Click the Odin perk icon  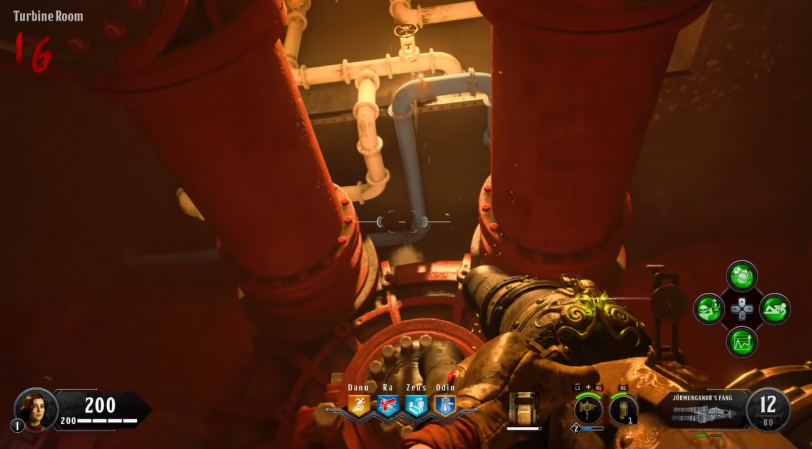[x=445, y=405]
